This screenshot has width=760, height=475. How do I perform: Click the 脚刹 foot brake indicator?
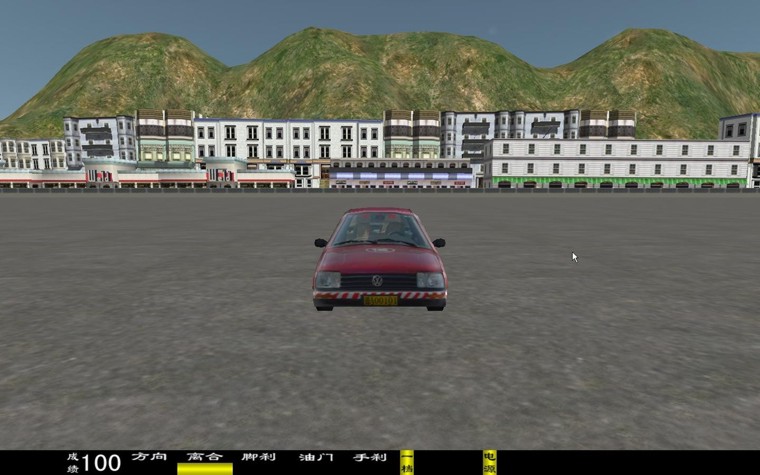pos(258,457)
